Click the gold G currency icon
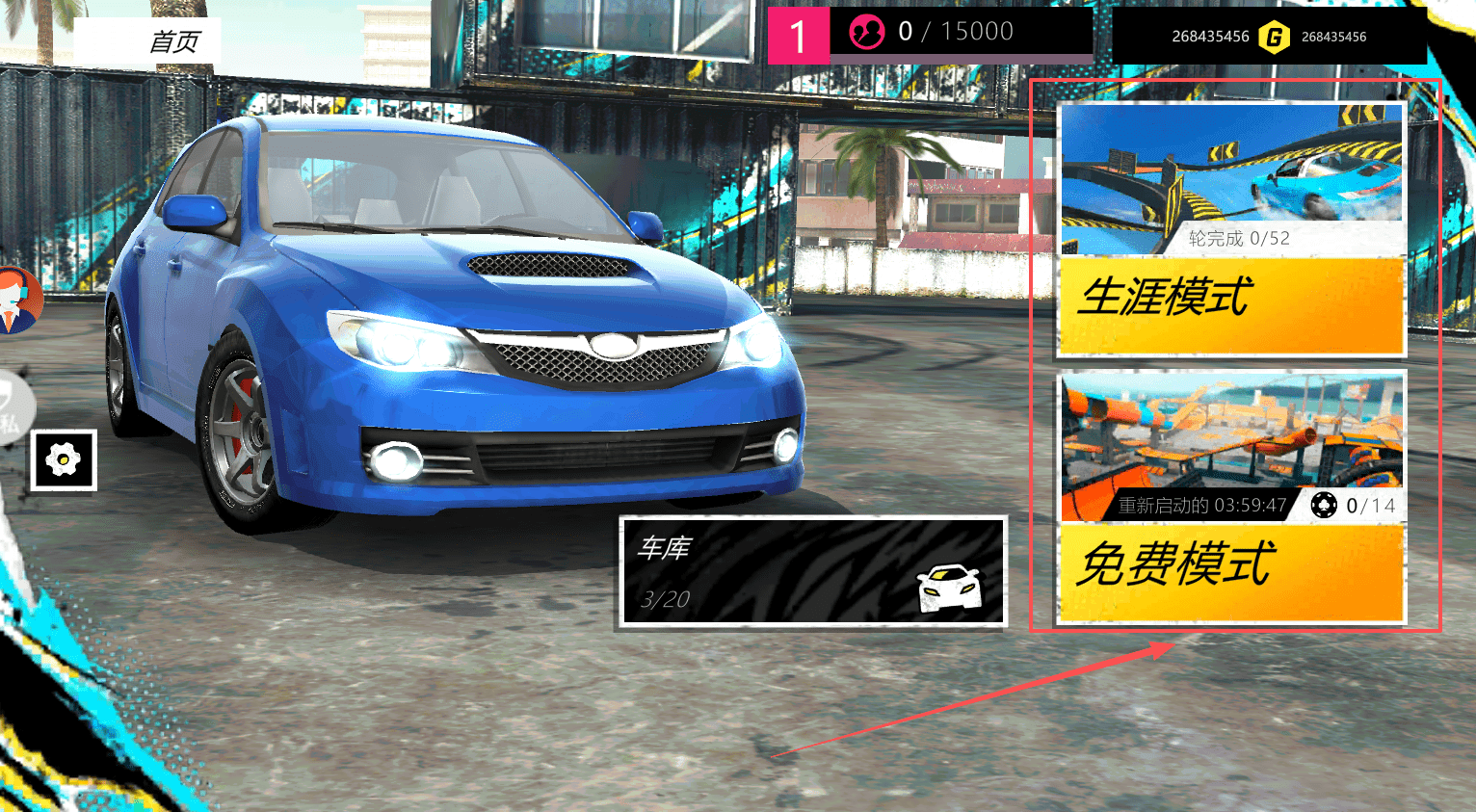The width and height of the screenshot is (1476, 812). [x=1274, y=38]
